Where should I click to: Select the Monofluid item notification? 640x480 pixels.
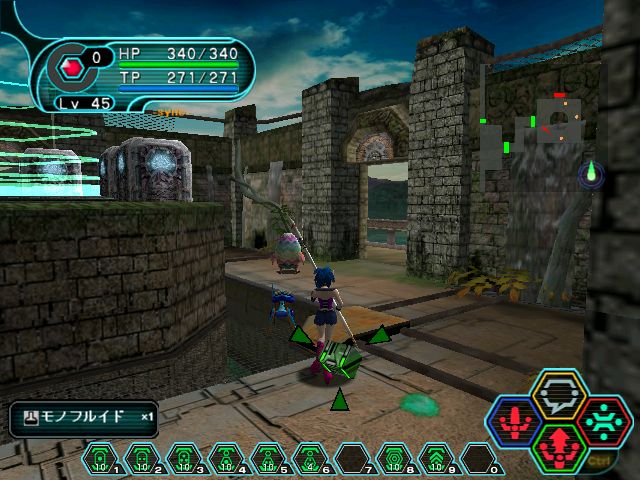click(x=84, y=417)
